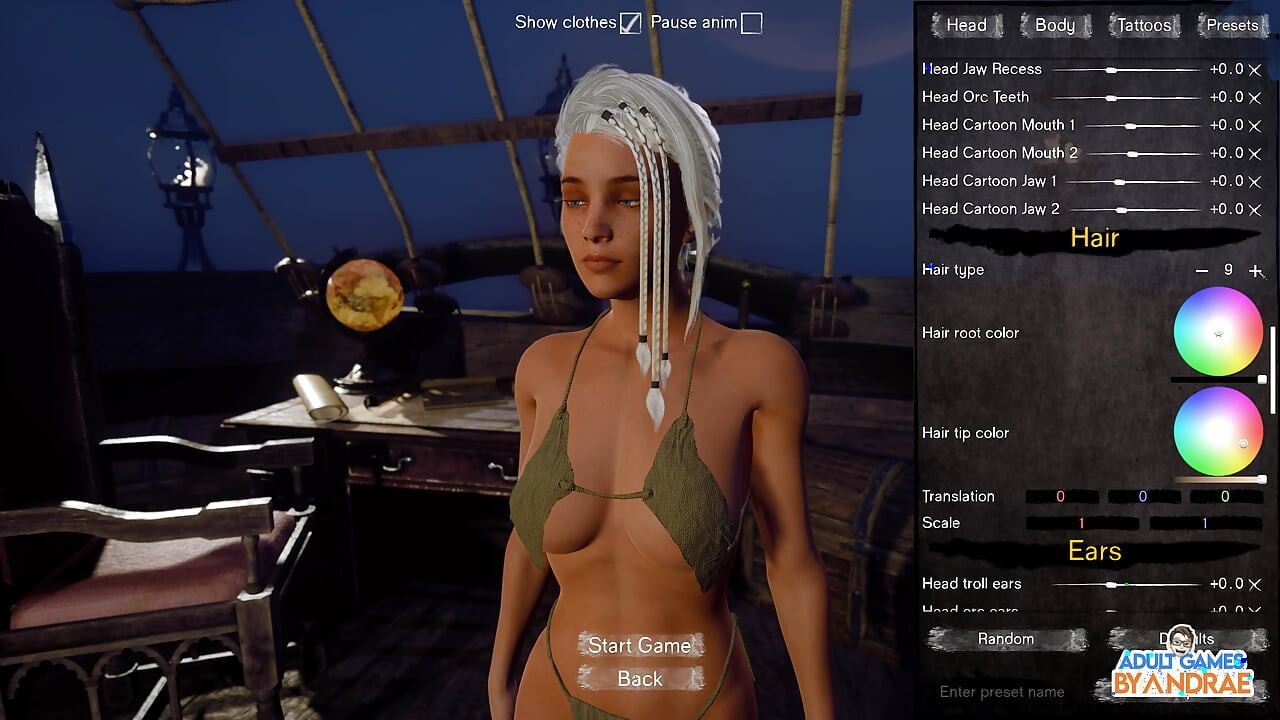The width and height of the screenshot is (1280, 720).
Task: Click the Back button
Action: (639, 679)
